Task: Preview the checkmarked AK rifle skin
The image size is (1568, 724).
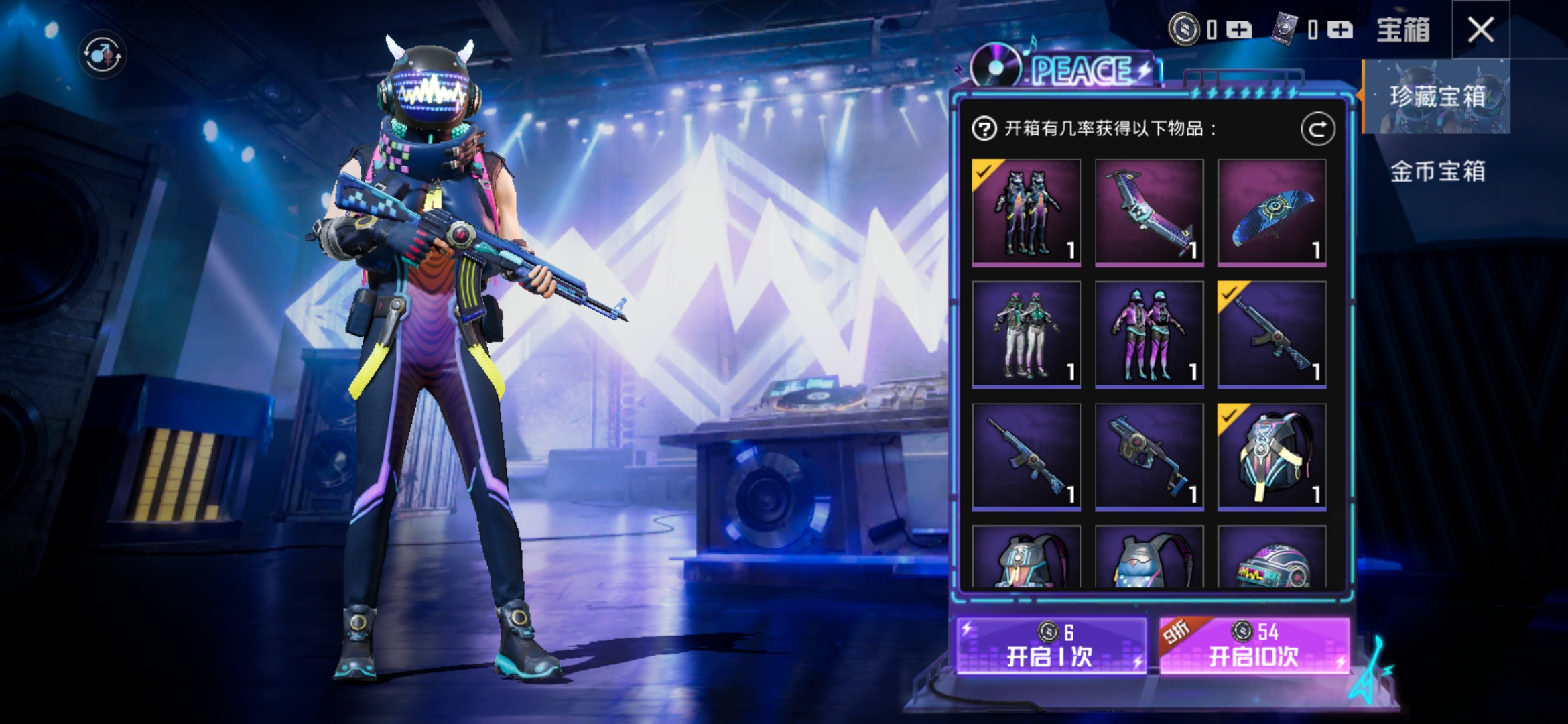Action: click(1271, 335)
